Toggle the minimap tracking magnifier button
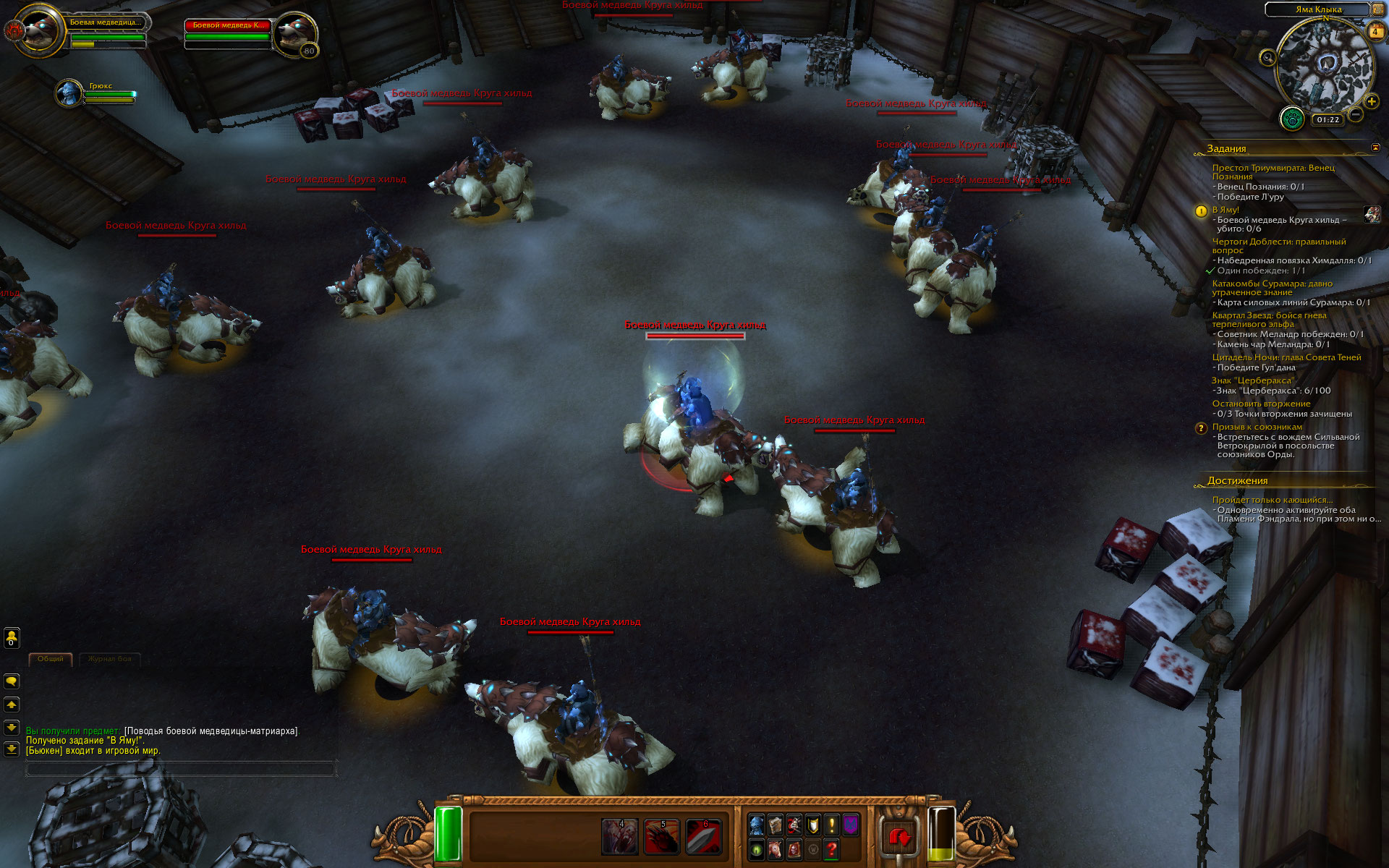This screenshot has width=1389, height=868. pos(1267,58)
